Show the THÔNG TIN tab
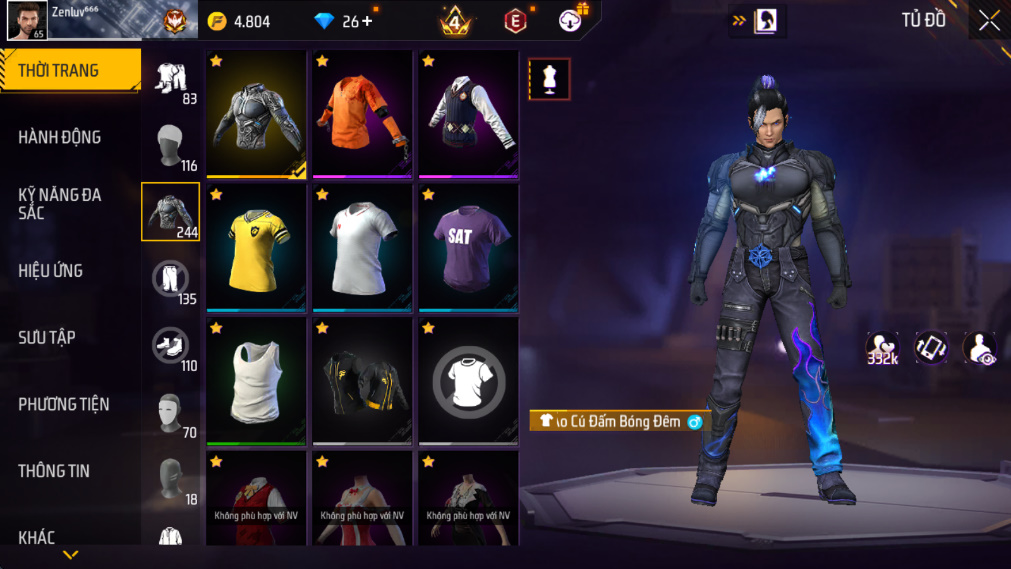The image size is (1011, 569). coord(54,471)
